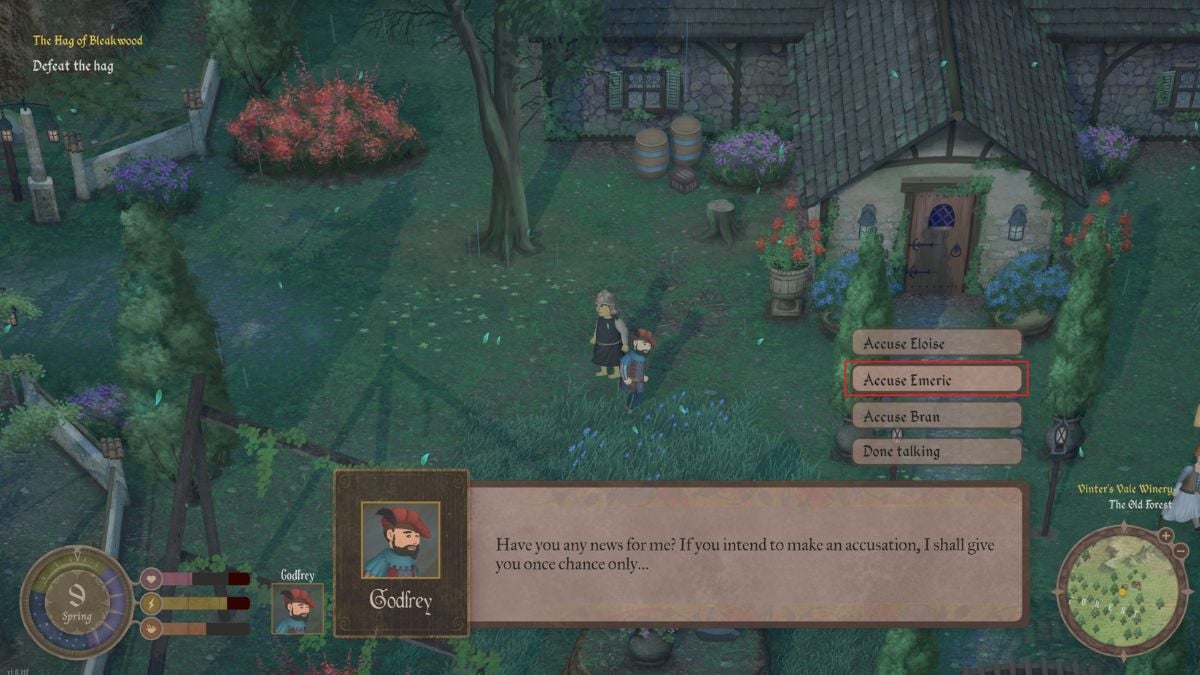Screen dimensions: 1200x675
Task: Click Godfrey's small companion portrait
Action: pyautogui.click(x=298, y=608)
